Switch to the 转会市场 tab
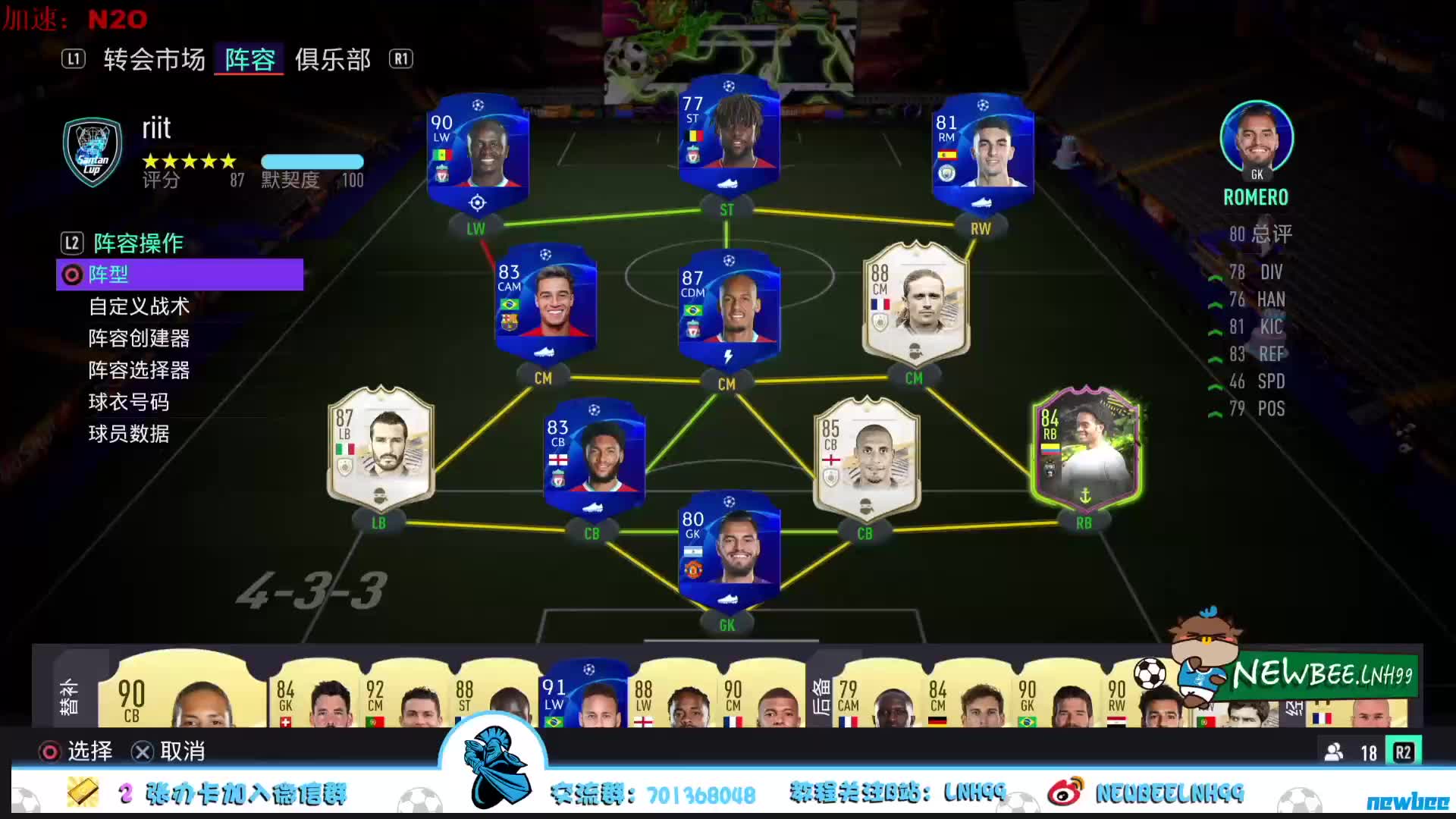Screen dimensions: 1456x819 click(154, 59)
